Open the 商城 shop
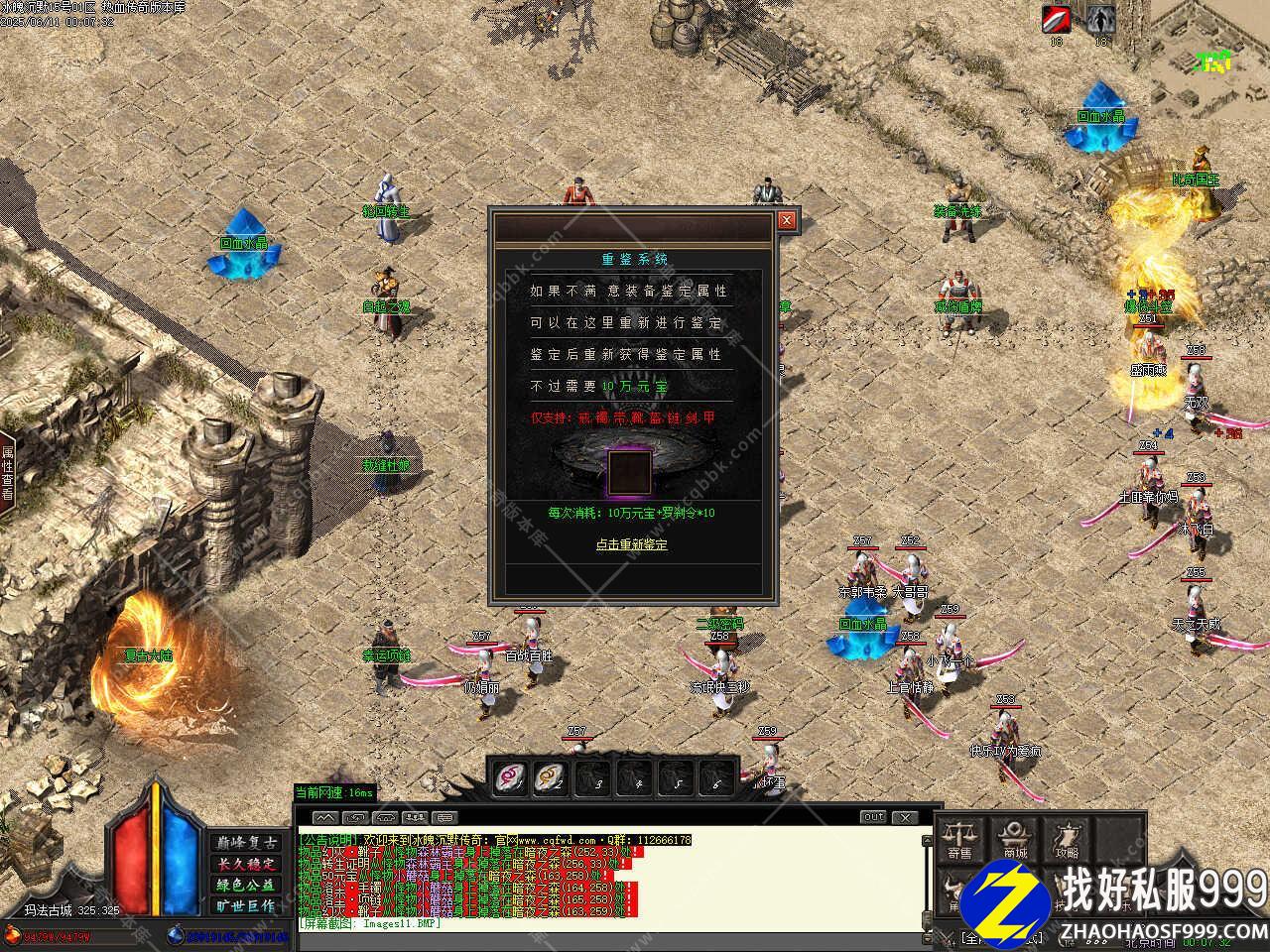Viewport: 1270px width, 952px height. coord(1014,839)
